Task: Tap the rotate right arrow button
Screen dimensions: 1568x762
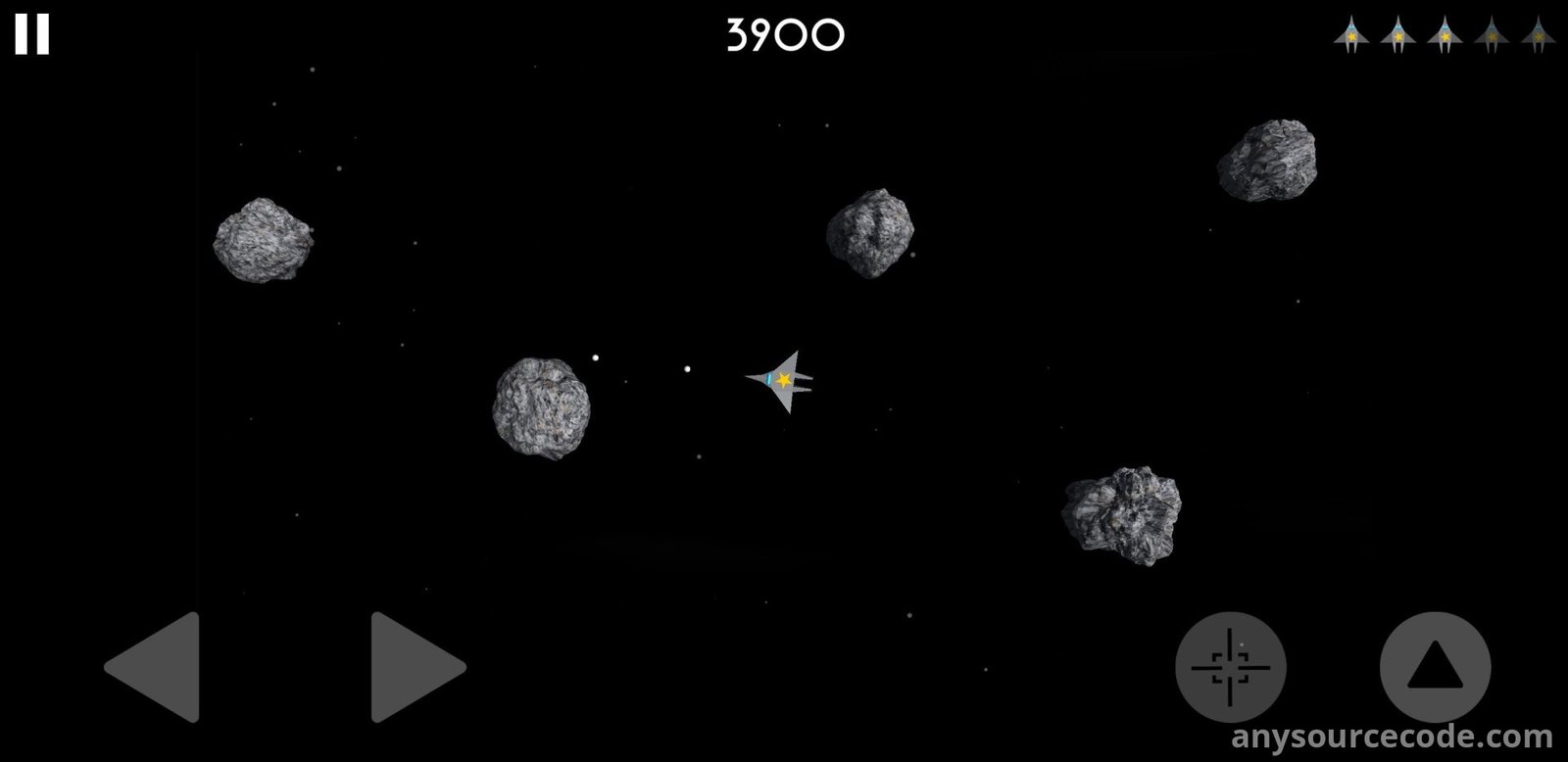Action: pos(414,667)
